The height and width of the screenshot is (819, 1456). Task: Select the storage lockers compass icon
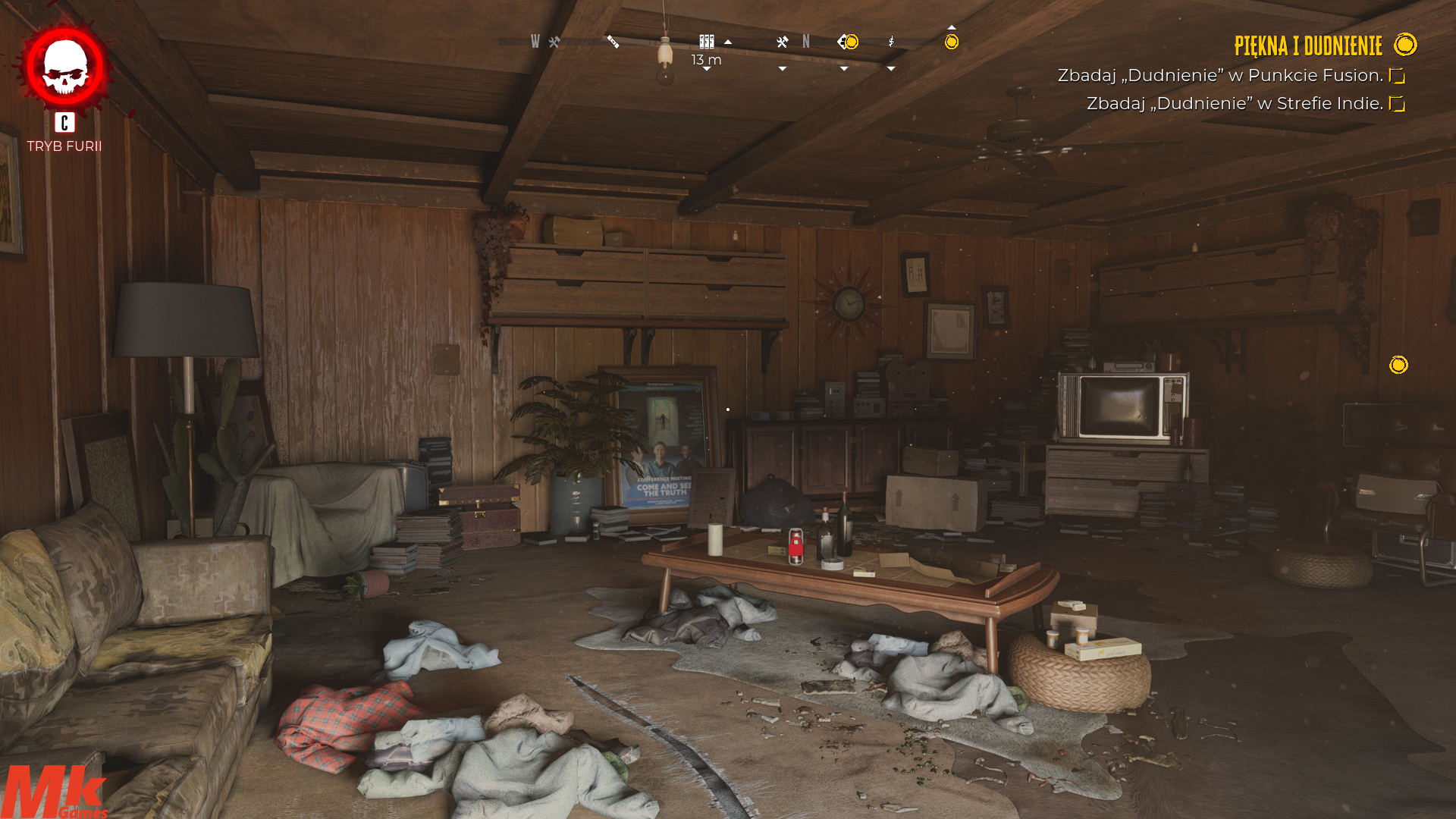[706, 42]
